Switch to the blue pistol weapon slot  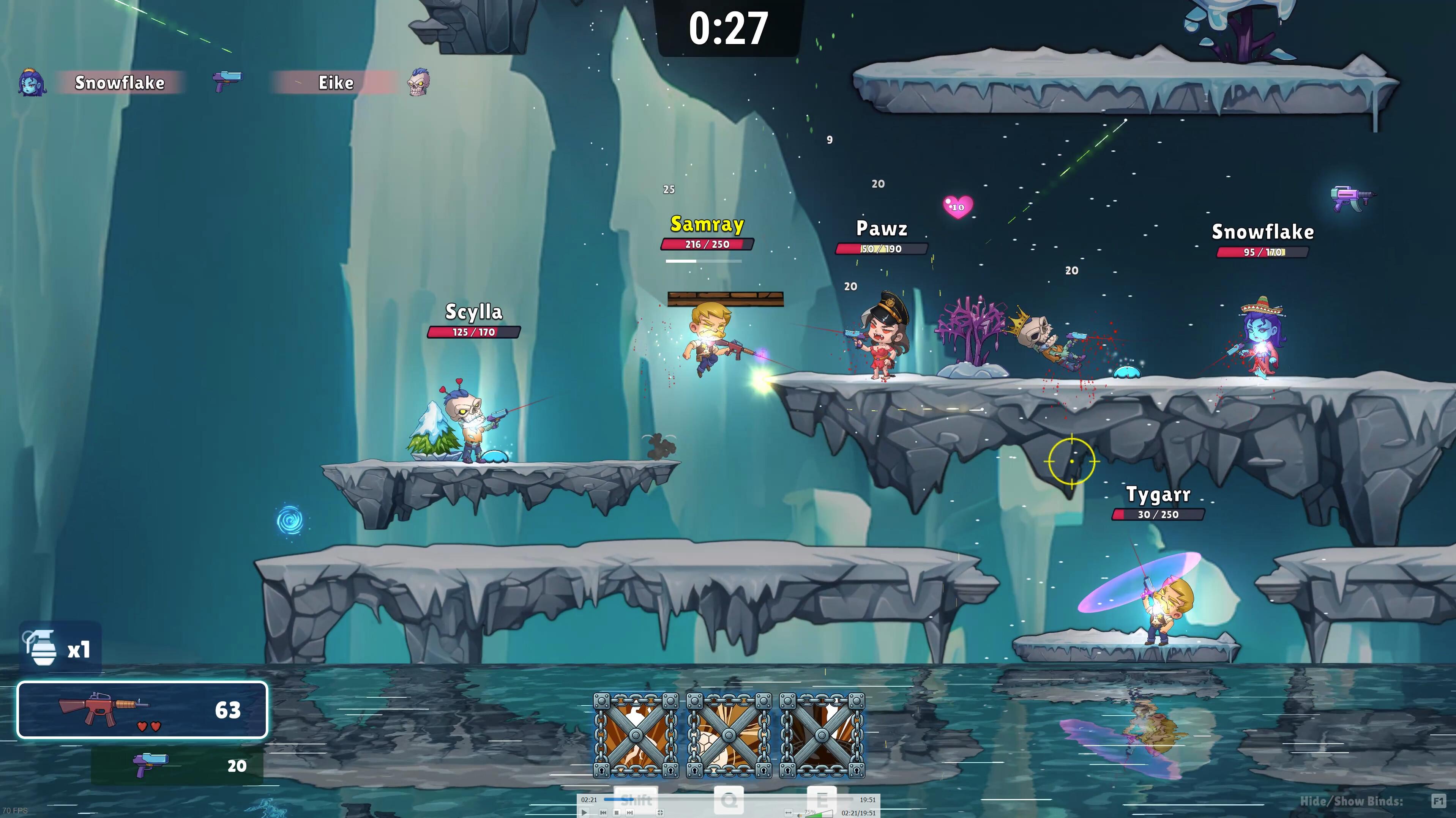coord(177,766)
